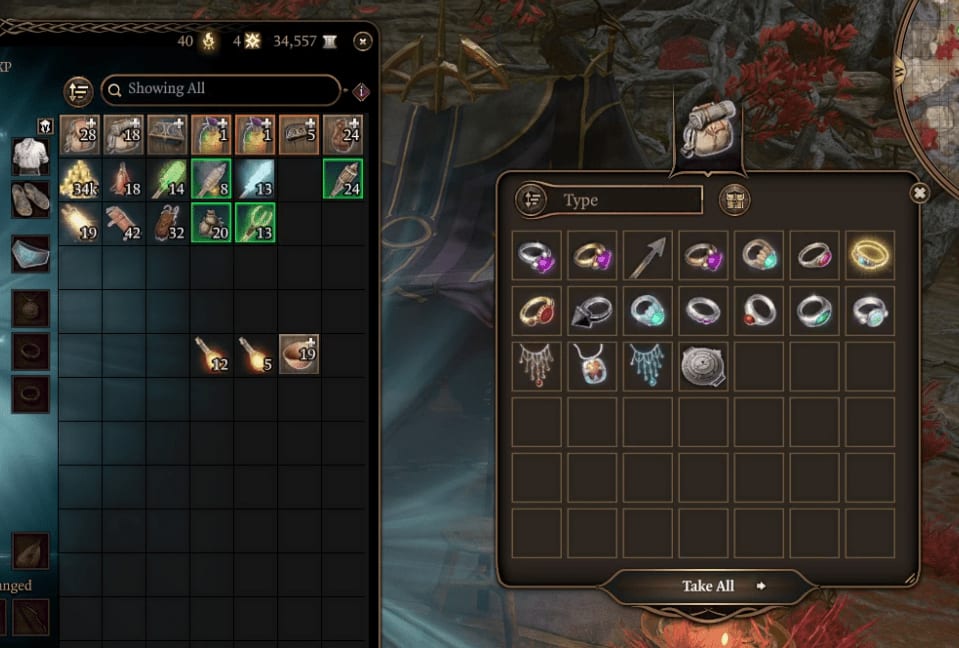Open the inventory sort options button
The width and height of the screenshot is (959, 648).
(78, 90)
